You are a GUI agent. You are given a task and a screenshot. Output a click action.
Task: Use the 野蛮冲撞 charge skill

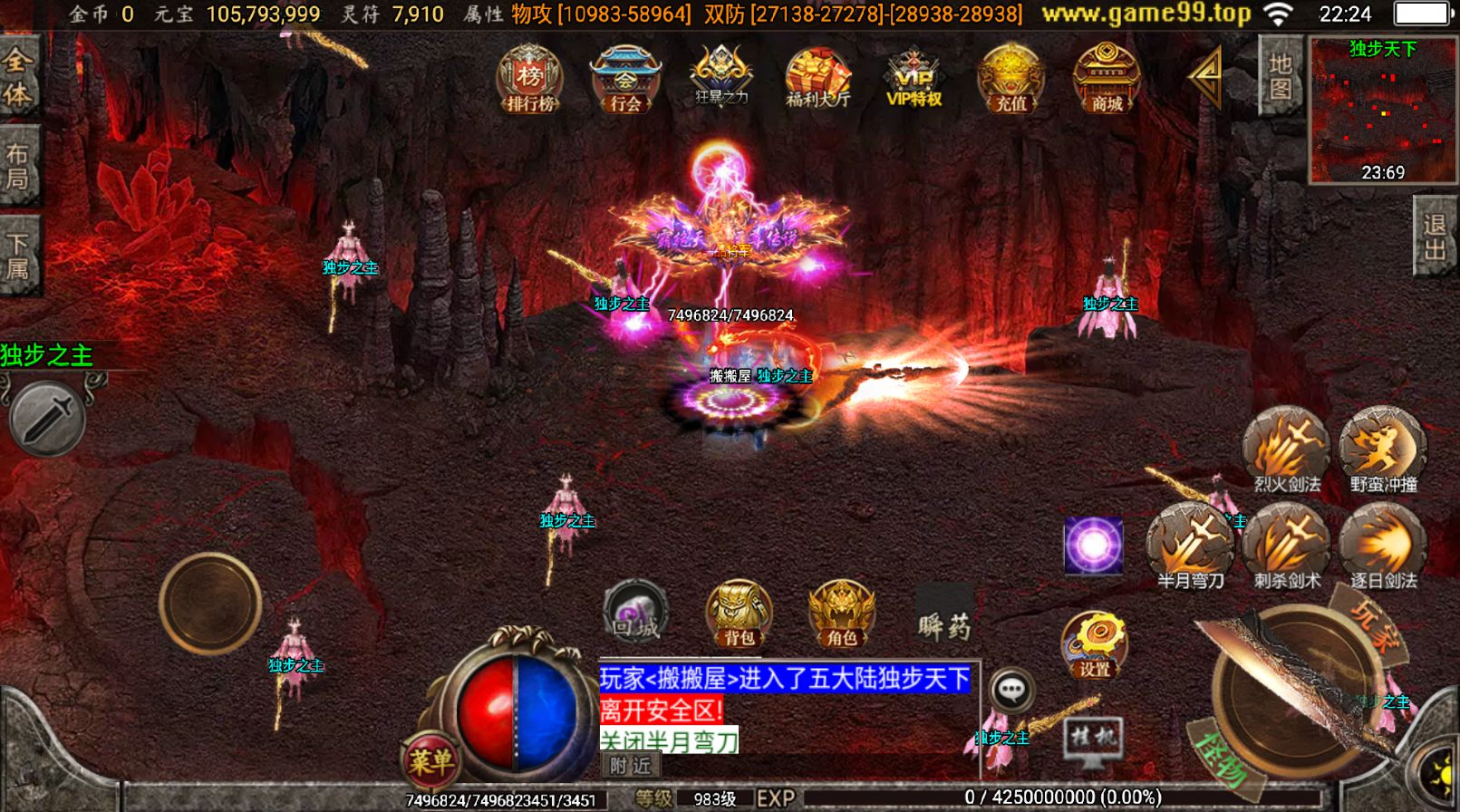point(1383,449)
